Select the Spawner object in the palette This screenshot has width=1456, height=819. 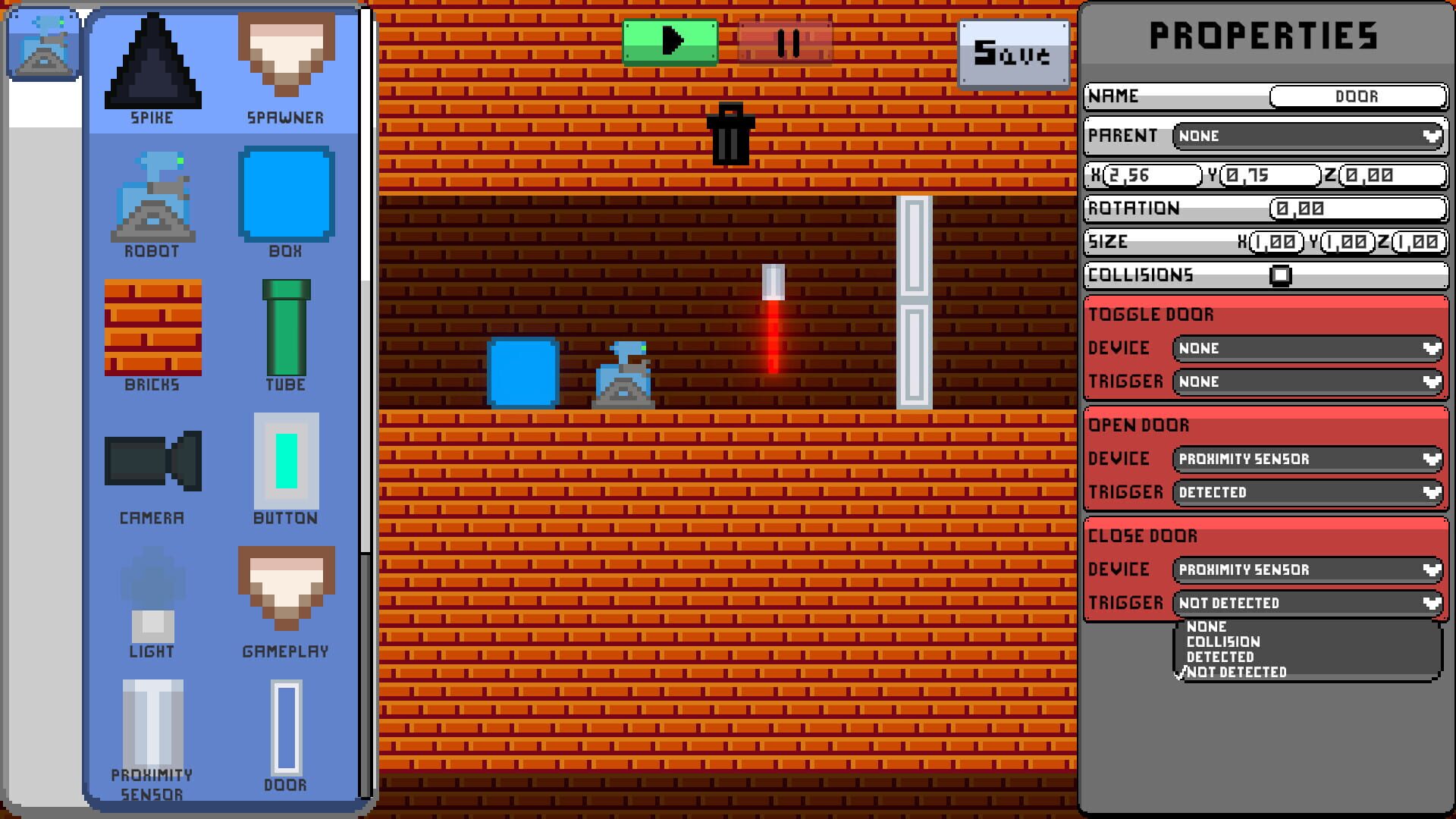(286, 57)
